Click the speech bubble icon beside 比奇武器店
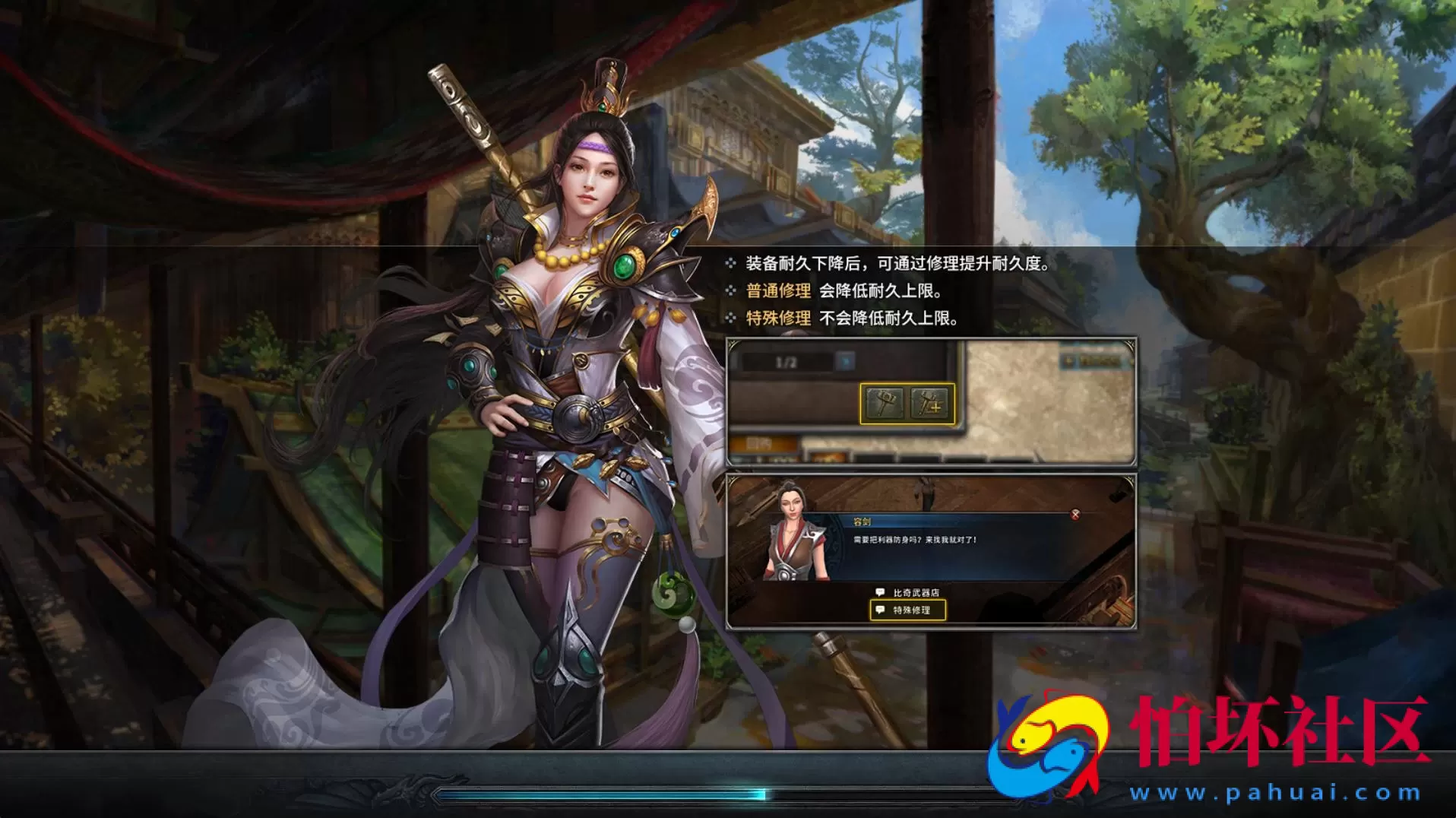This screenshot has width=1456, height=818. (880, 591)
